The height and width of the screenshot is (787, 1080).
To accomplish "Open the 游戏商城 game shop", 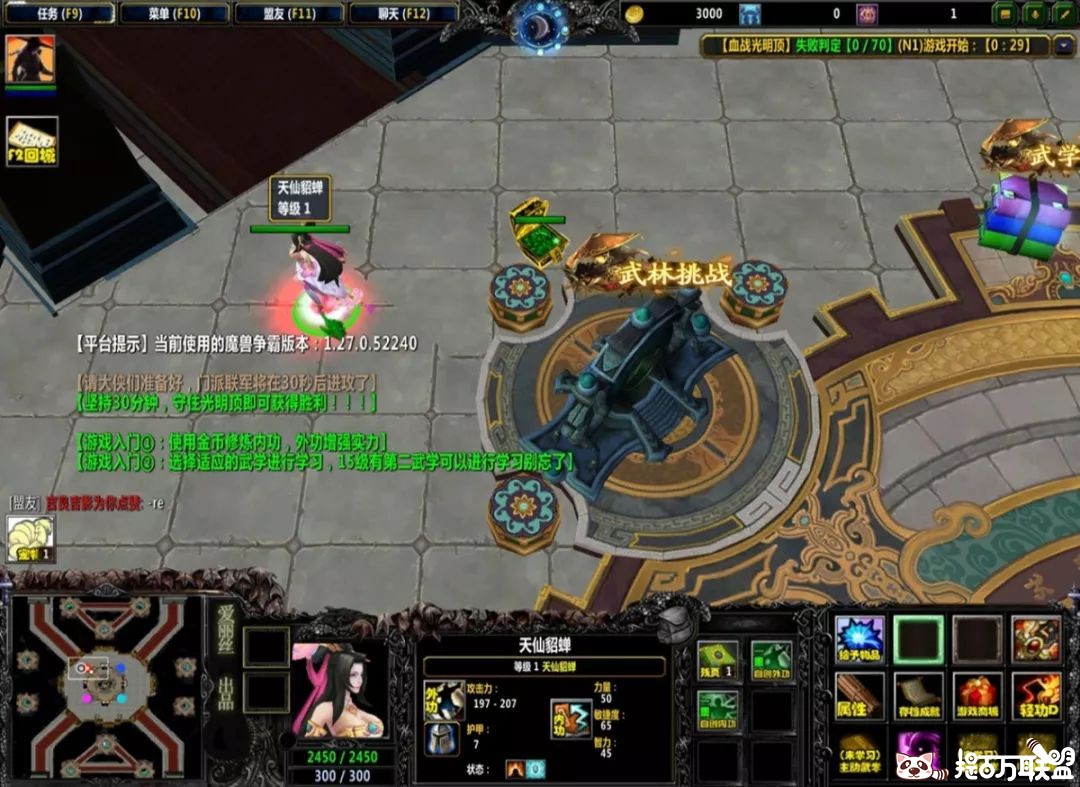I will [x=977, y=697].
